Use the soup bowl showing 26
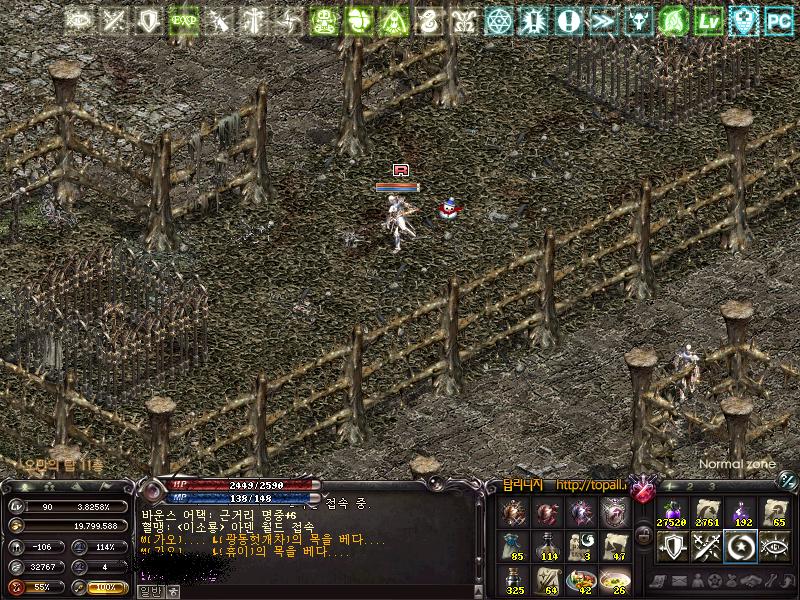 [x=616, y=579]
